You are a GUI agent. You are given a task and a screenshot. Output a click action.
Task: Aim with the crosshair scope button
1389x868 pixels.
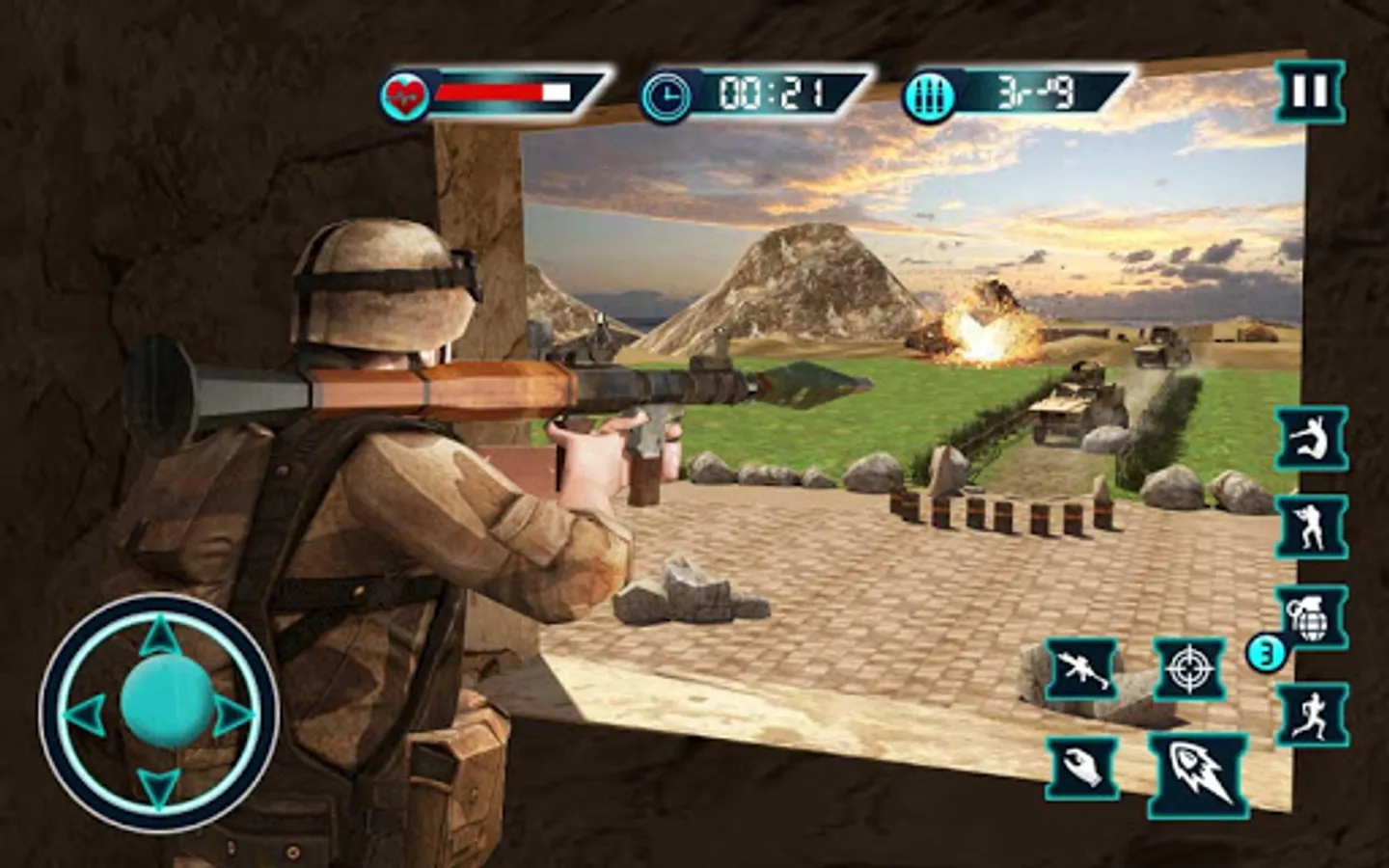(1189, 667)
